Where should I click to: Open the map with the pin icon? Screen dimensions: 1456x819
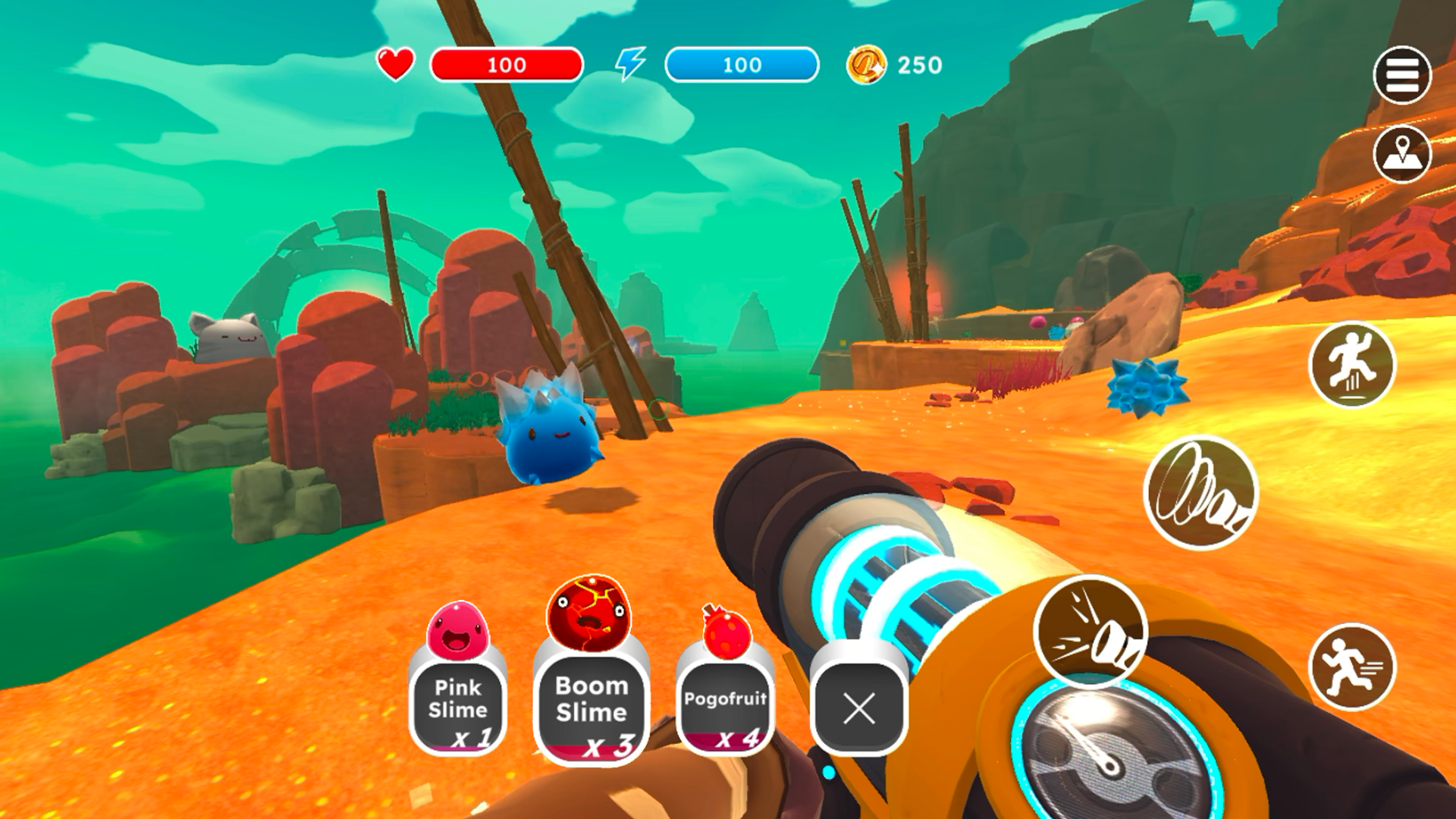point(1401,155)
